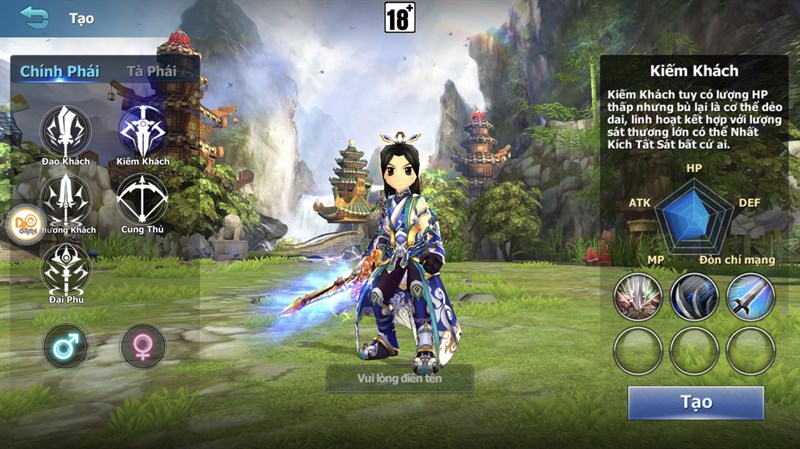Create the character with the Tạo button

pyautogui.click(x=696, y=402)
